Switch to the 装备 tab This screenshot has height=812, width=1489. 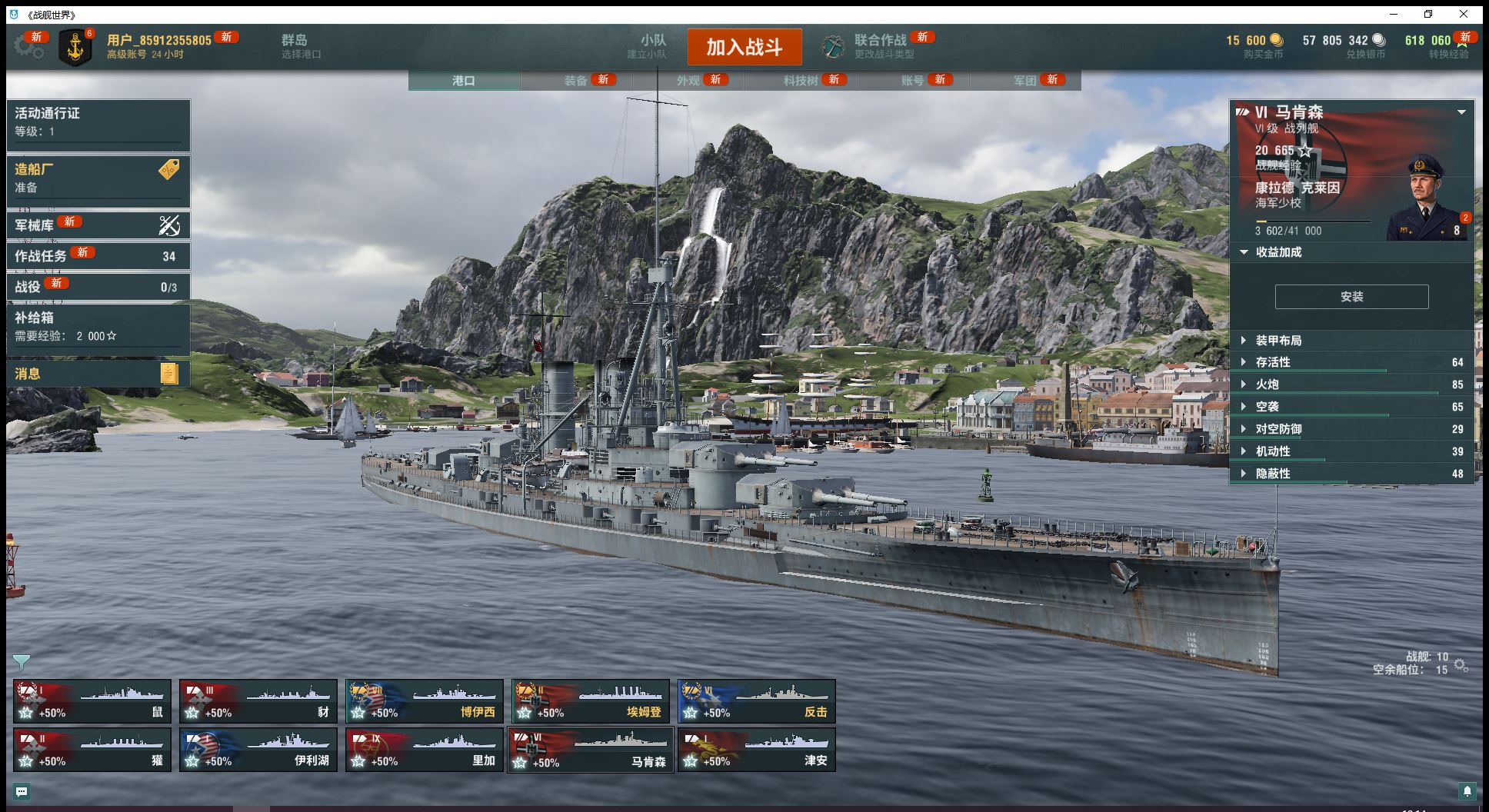click(576, 80)
